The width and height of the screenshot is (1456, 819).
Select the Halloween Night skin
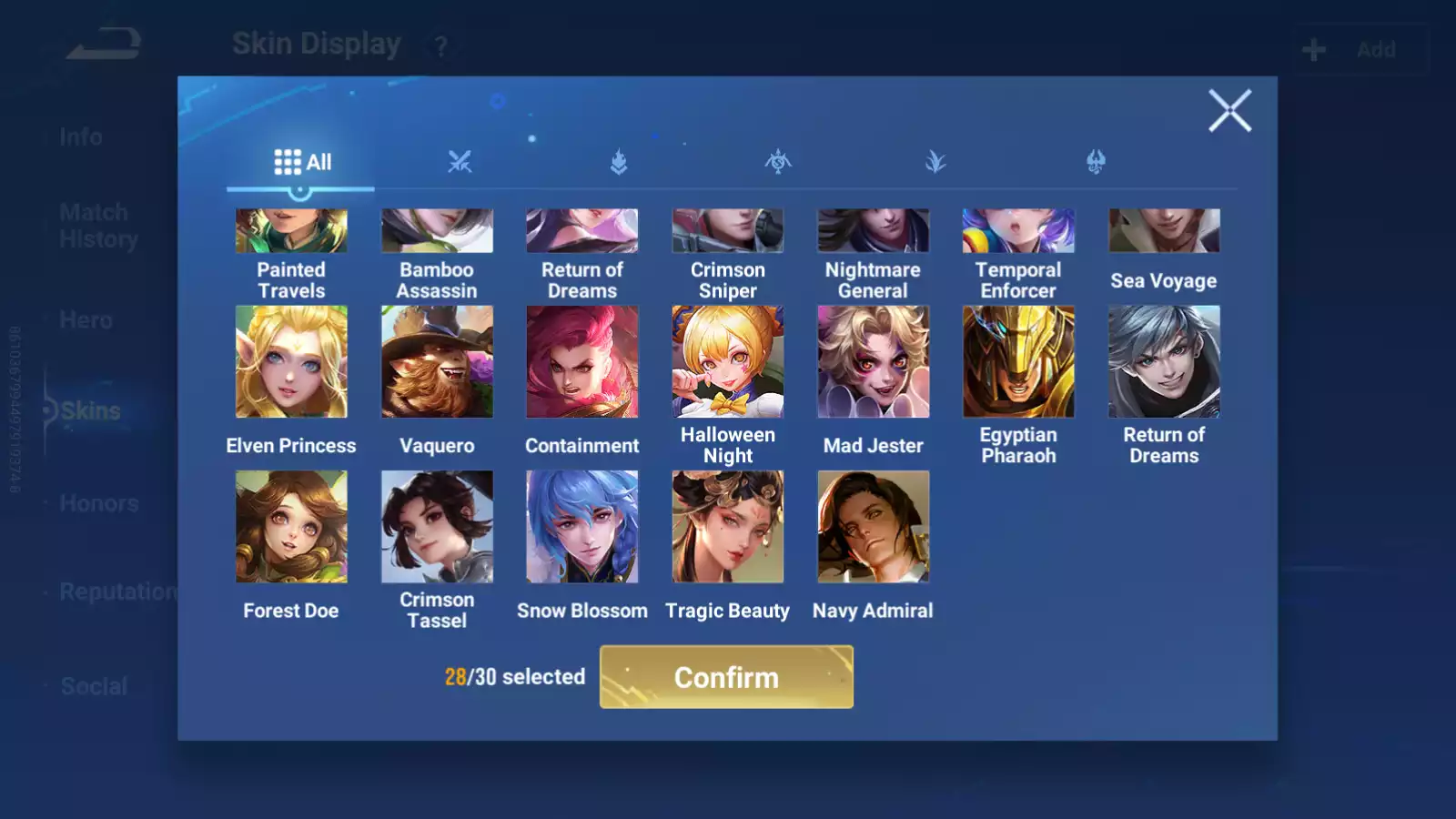(x=728, y=362)
